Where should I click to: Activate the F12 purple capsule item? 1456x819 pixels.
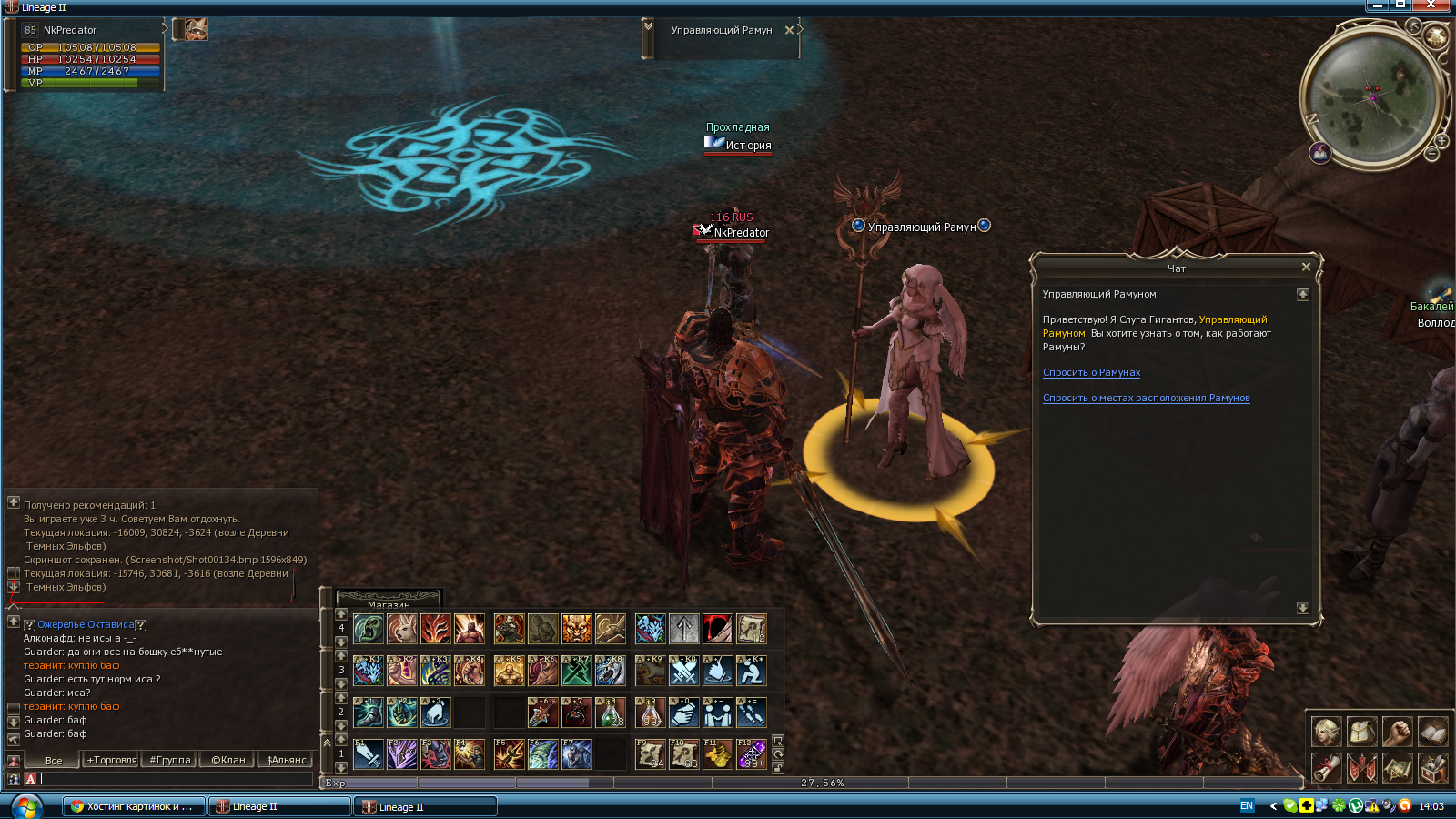[752, 753]
